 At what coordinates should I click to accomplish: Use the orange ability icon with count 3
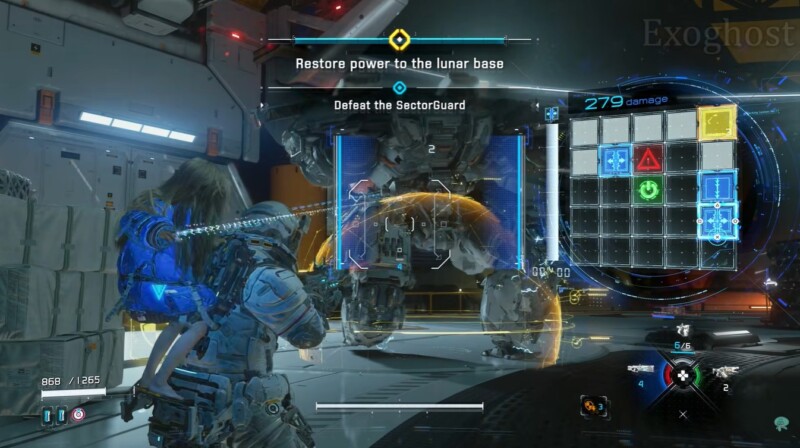pyautogui.click(x=594, y=405)
